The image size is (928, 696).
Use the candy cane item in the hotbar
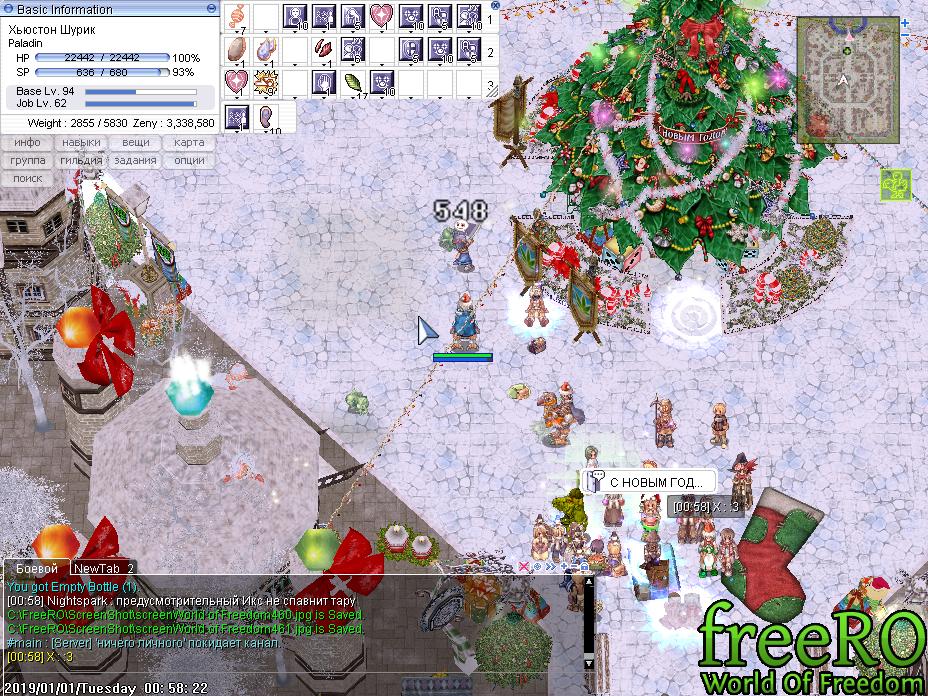pyautogui.click(x=236, y=16)
